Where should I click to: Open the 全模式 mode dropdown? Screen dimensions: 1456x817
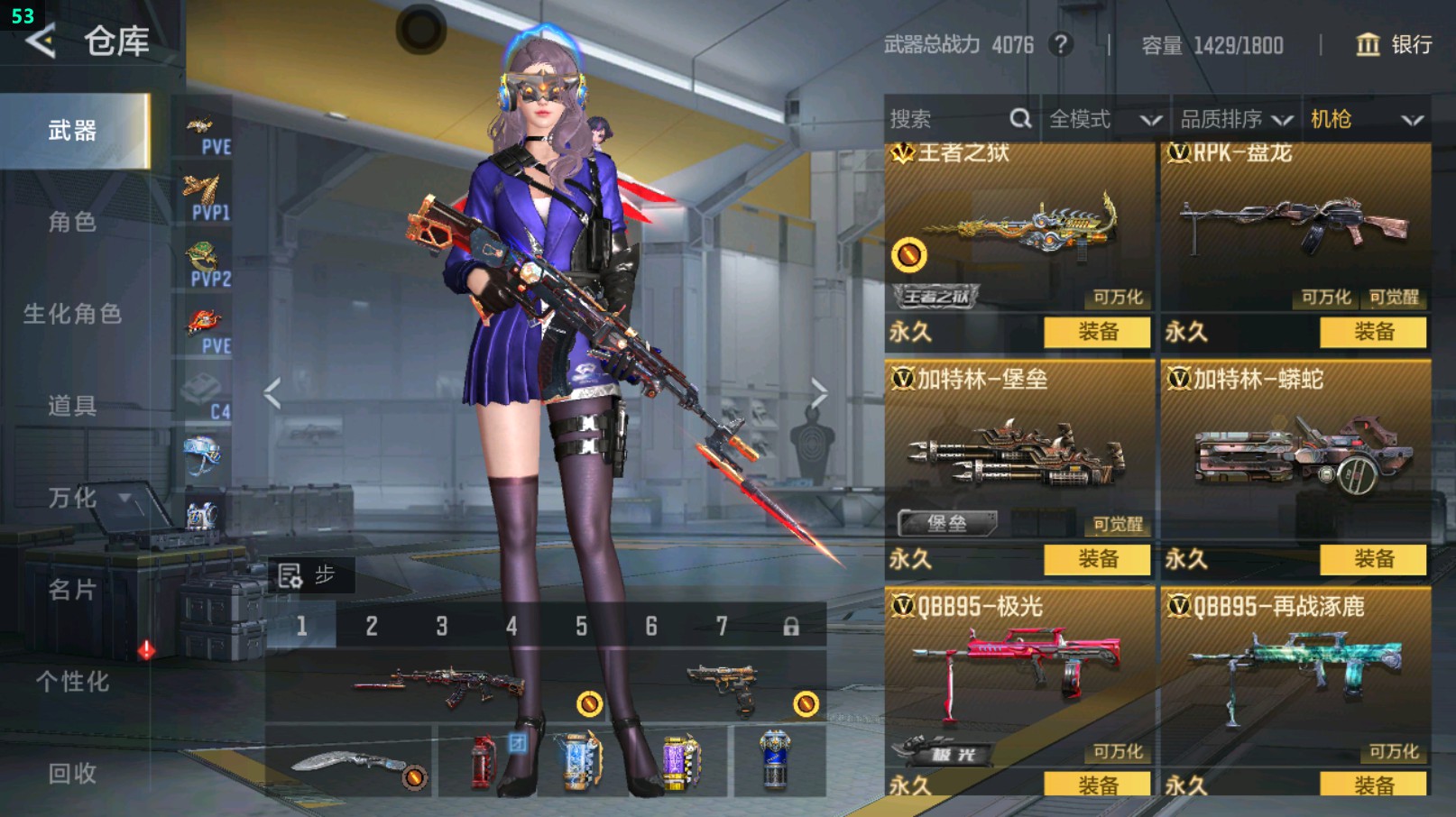pyautogui.click(x=1104, y=119)
